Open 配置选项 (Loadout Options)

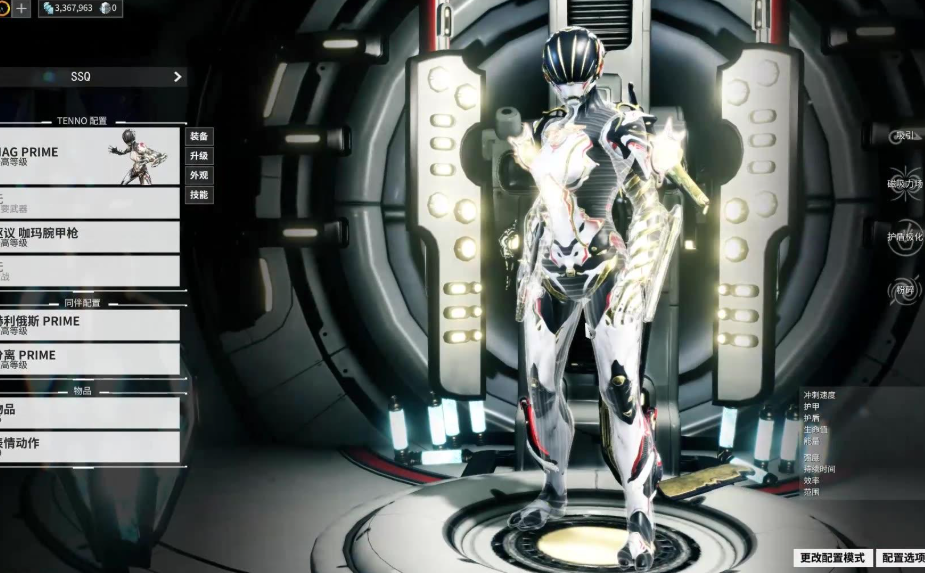click(x=901, y=558)
